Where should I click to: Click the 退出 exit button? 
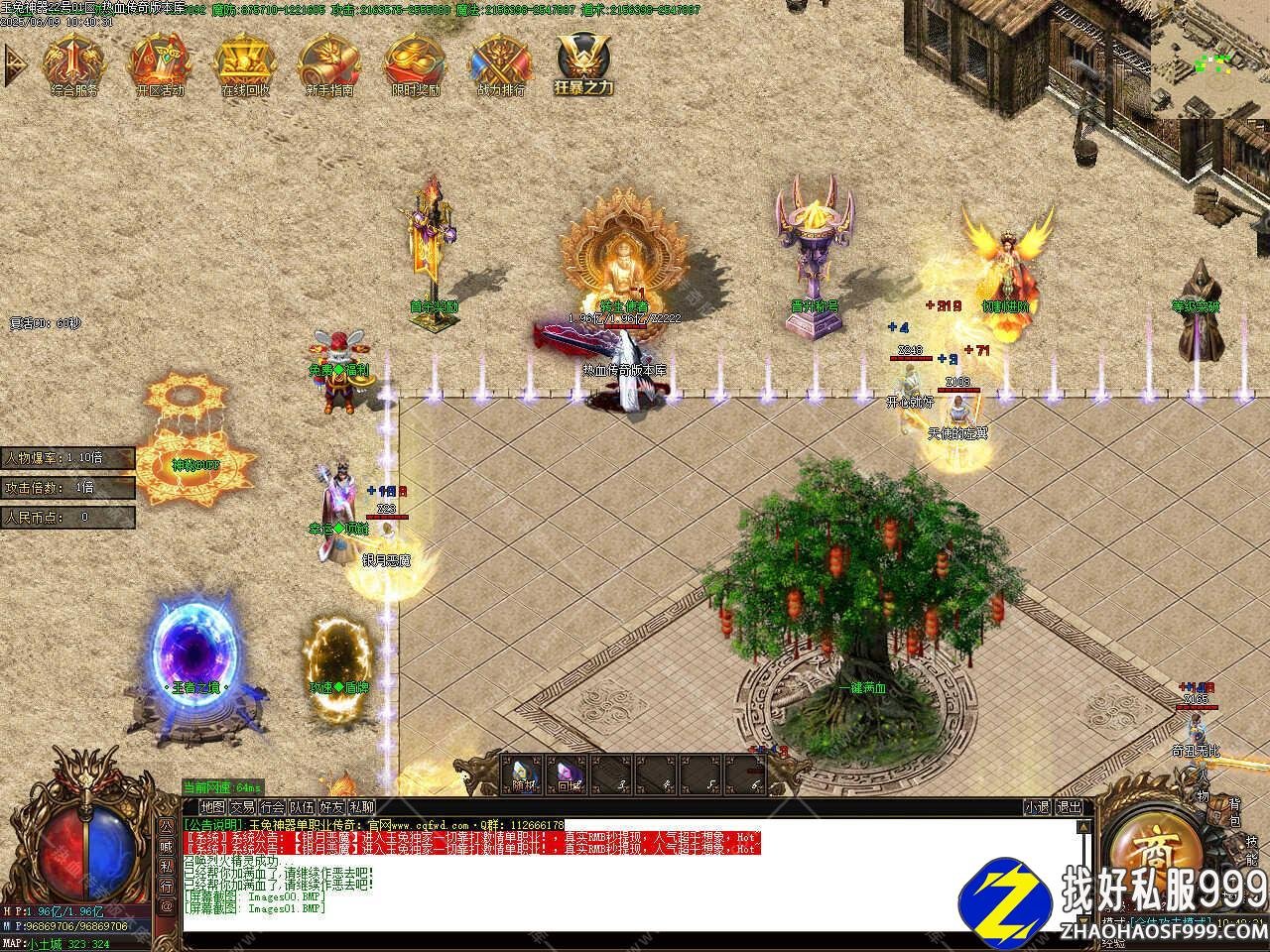click(1069, 807)
